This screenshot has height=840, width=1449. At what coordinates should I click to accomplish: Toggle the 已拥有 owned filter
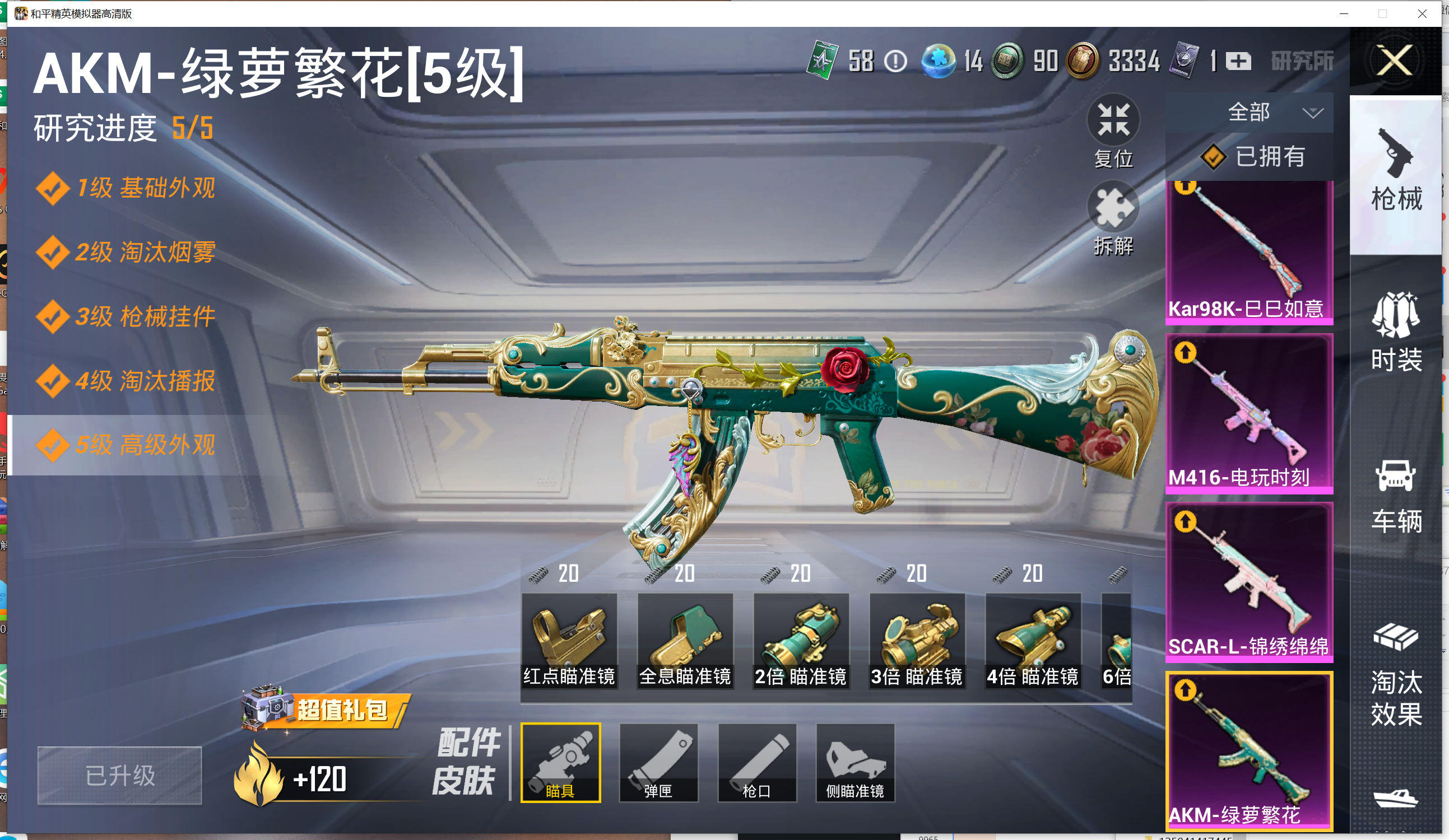click(1253, 156)
